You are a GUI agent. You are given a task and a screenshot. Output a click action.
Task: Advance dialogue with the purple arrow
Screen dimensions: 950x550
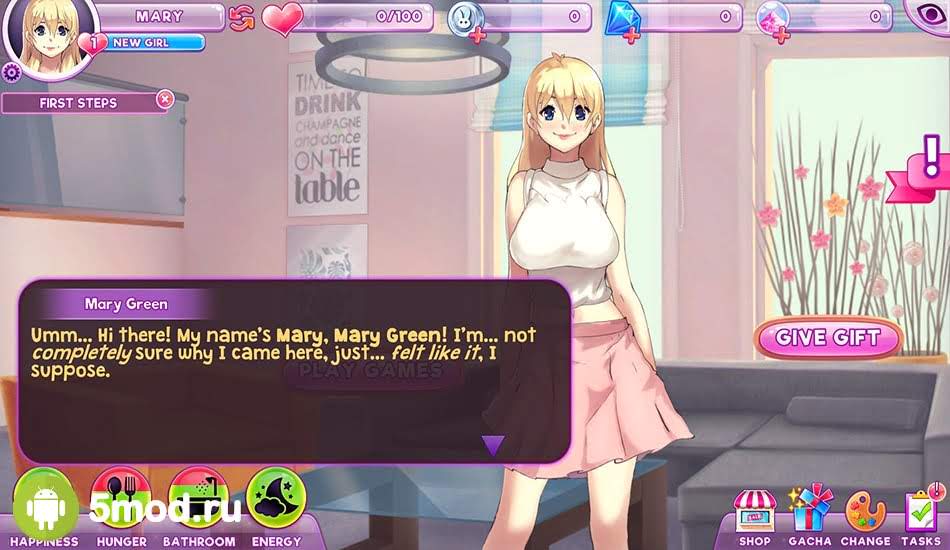tap(492, 445)
